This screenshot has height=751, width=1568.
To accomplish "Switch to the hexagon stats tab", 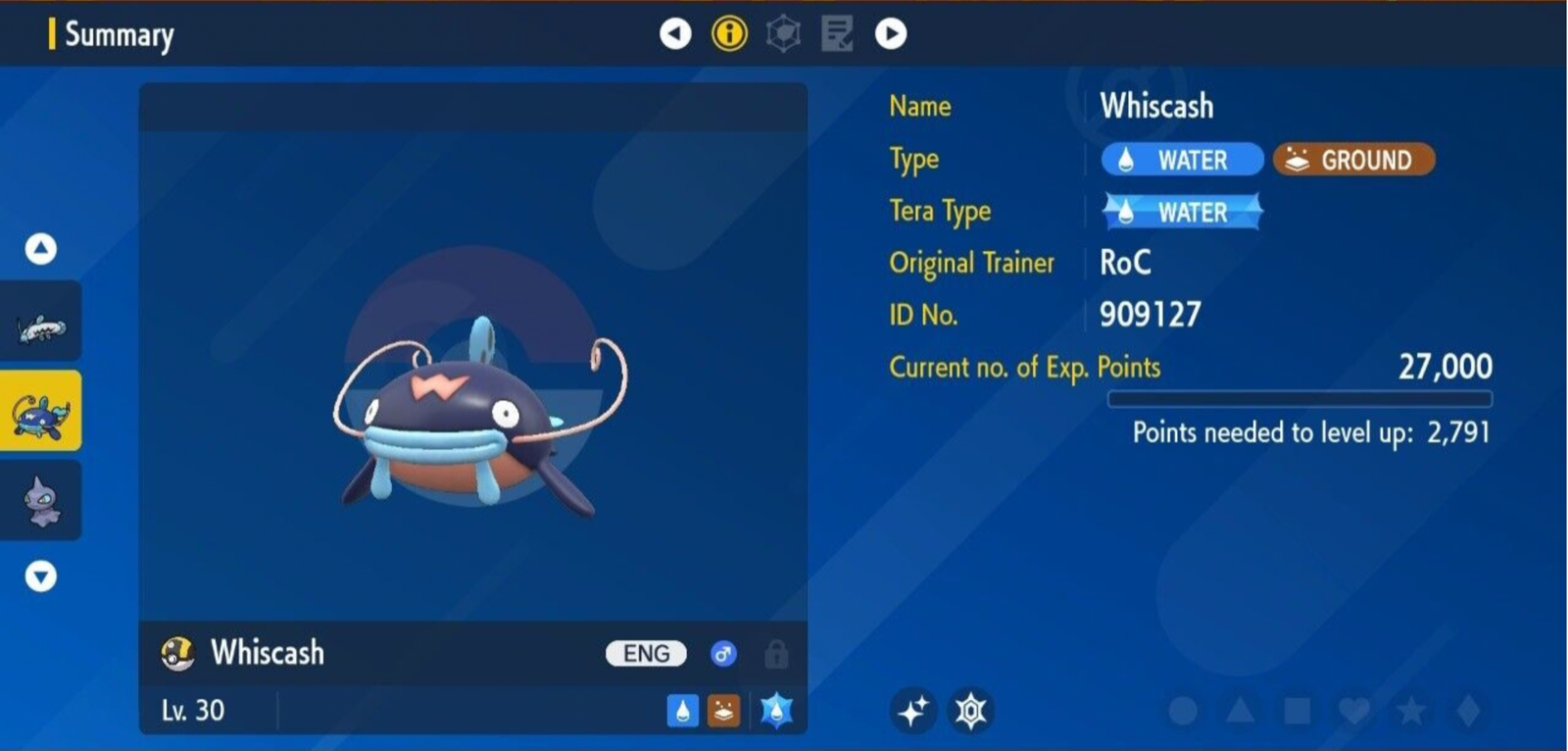I will click(781, 32).
